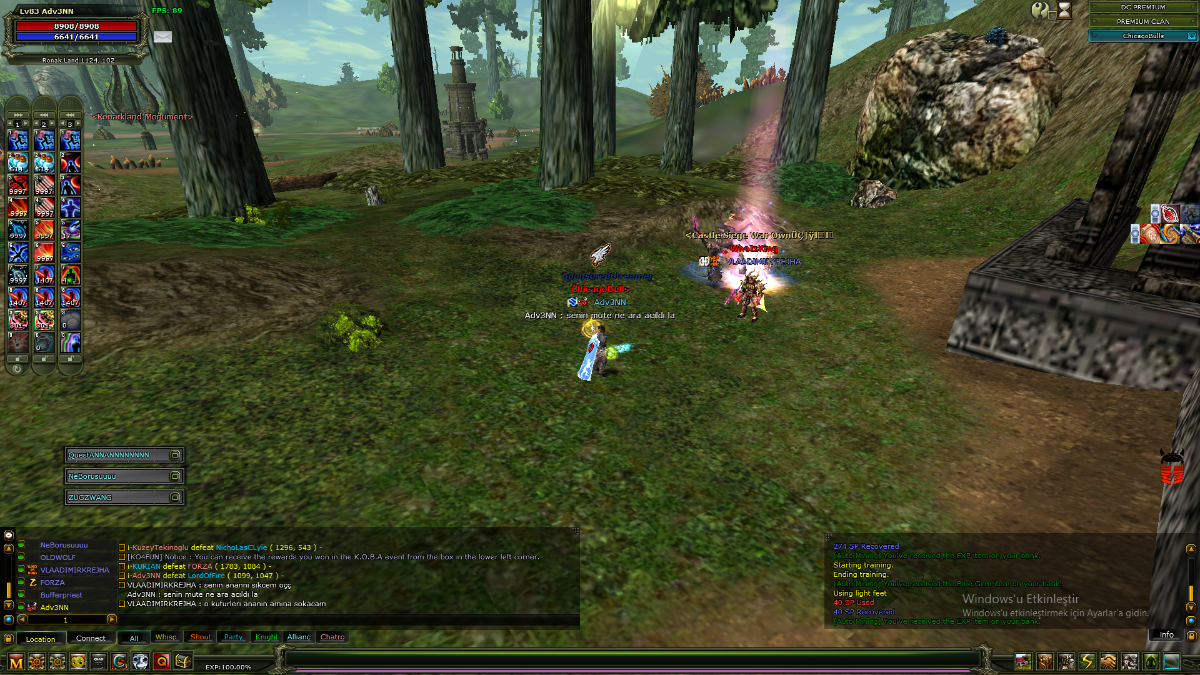1200x675 pixels.
Task: Open the Whisp chat tab
Action: point(166,637)
